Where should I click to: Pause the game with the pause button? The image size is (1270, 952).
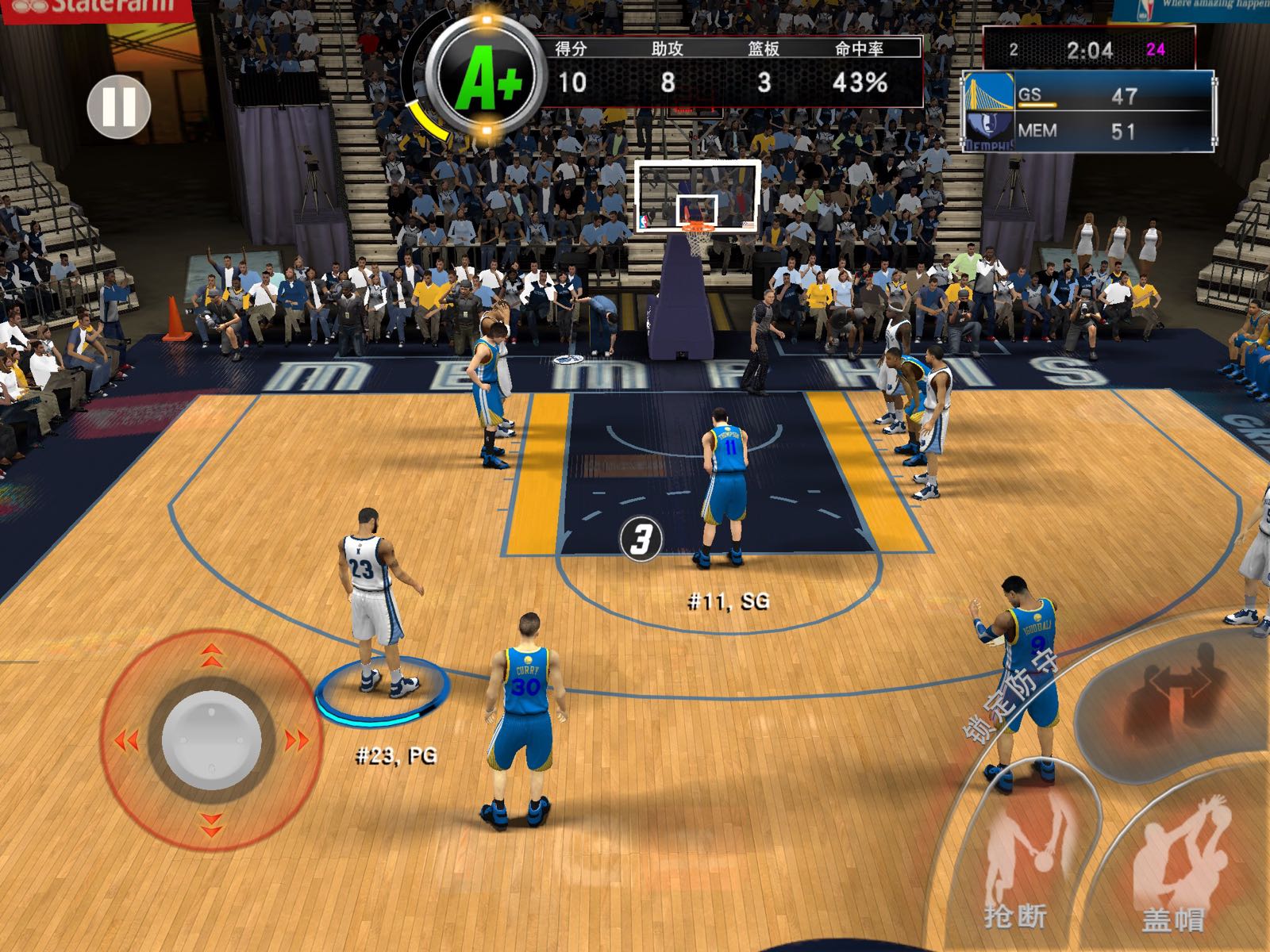coord(119,106)
